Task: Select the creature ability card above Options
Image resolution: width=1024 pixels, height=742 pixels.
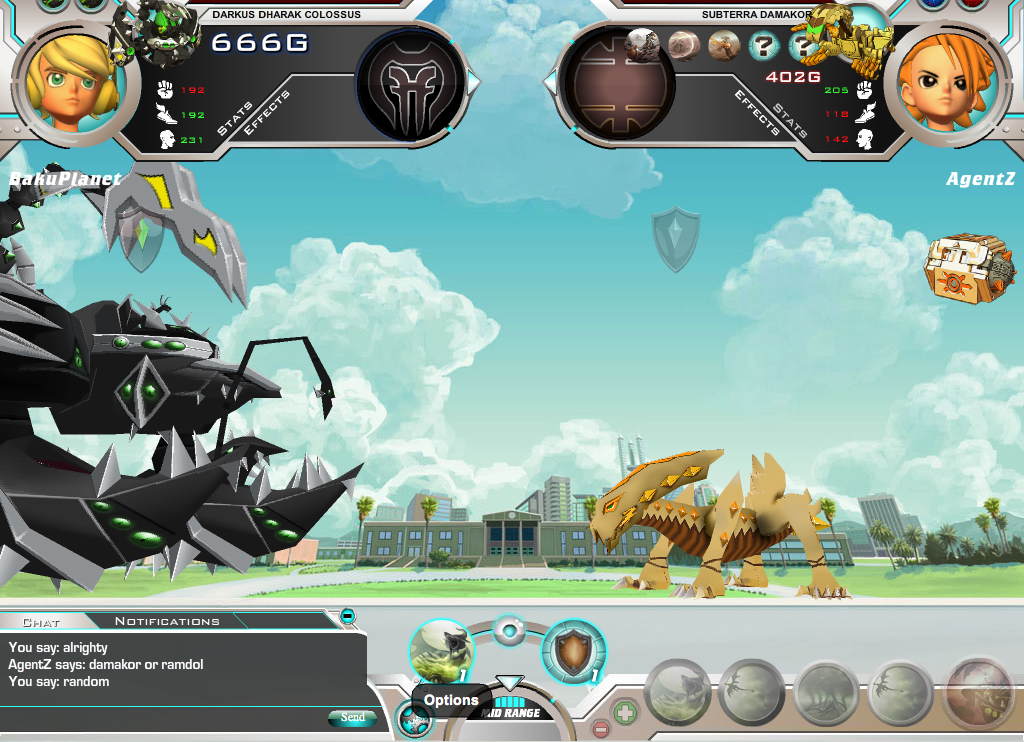Action: [442, 651]
